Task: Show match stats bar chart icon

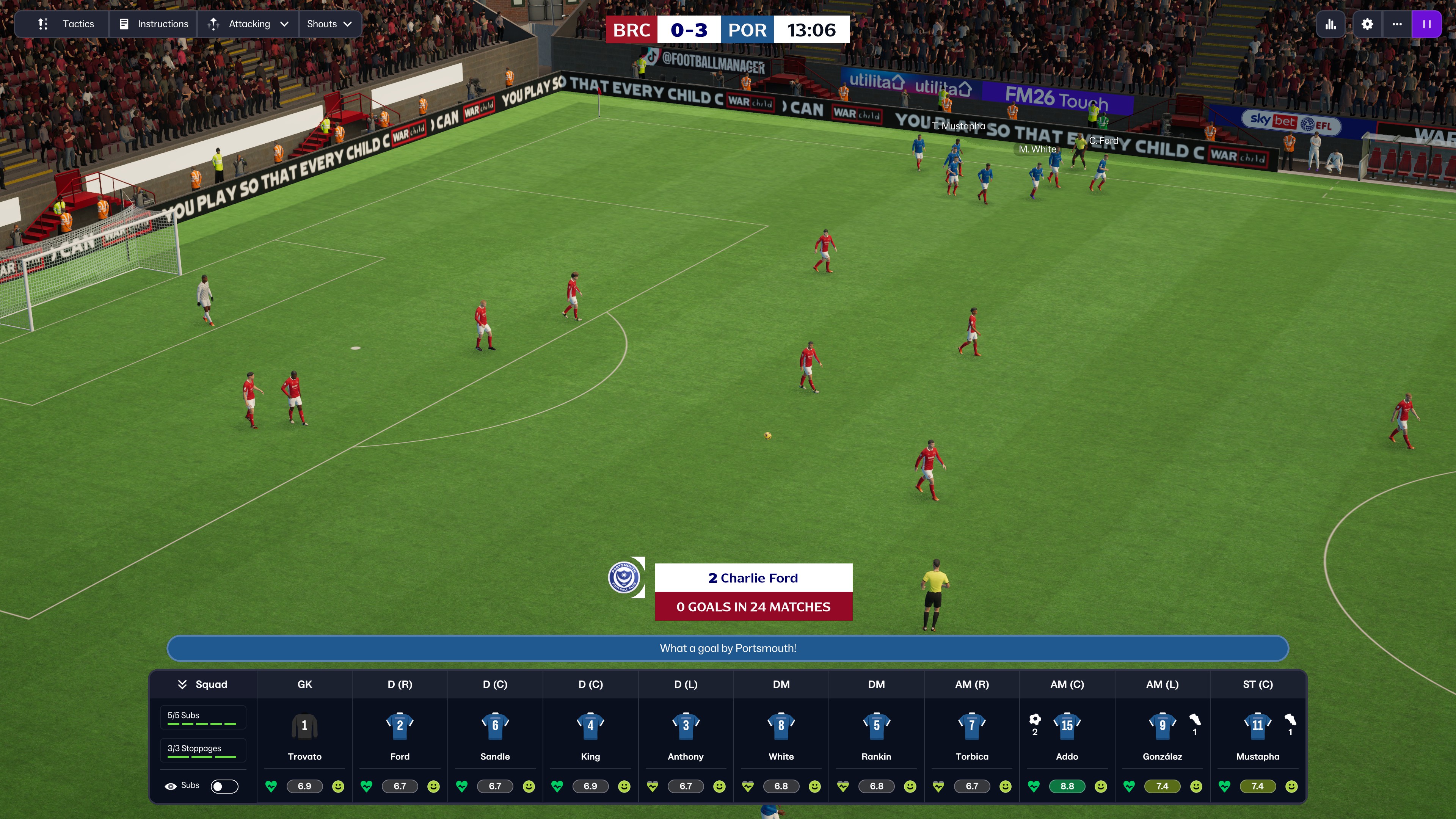Action: [x=1330, y=24]
